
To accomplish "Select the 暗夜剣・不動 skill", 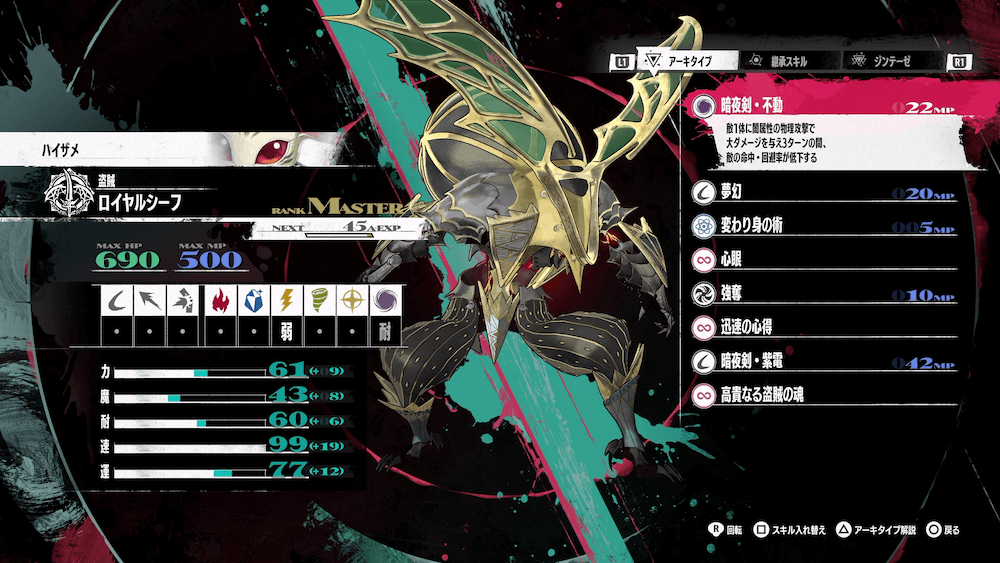I will point(820,107).
